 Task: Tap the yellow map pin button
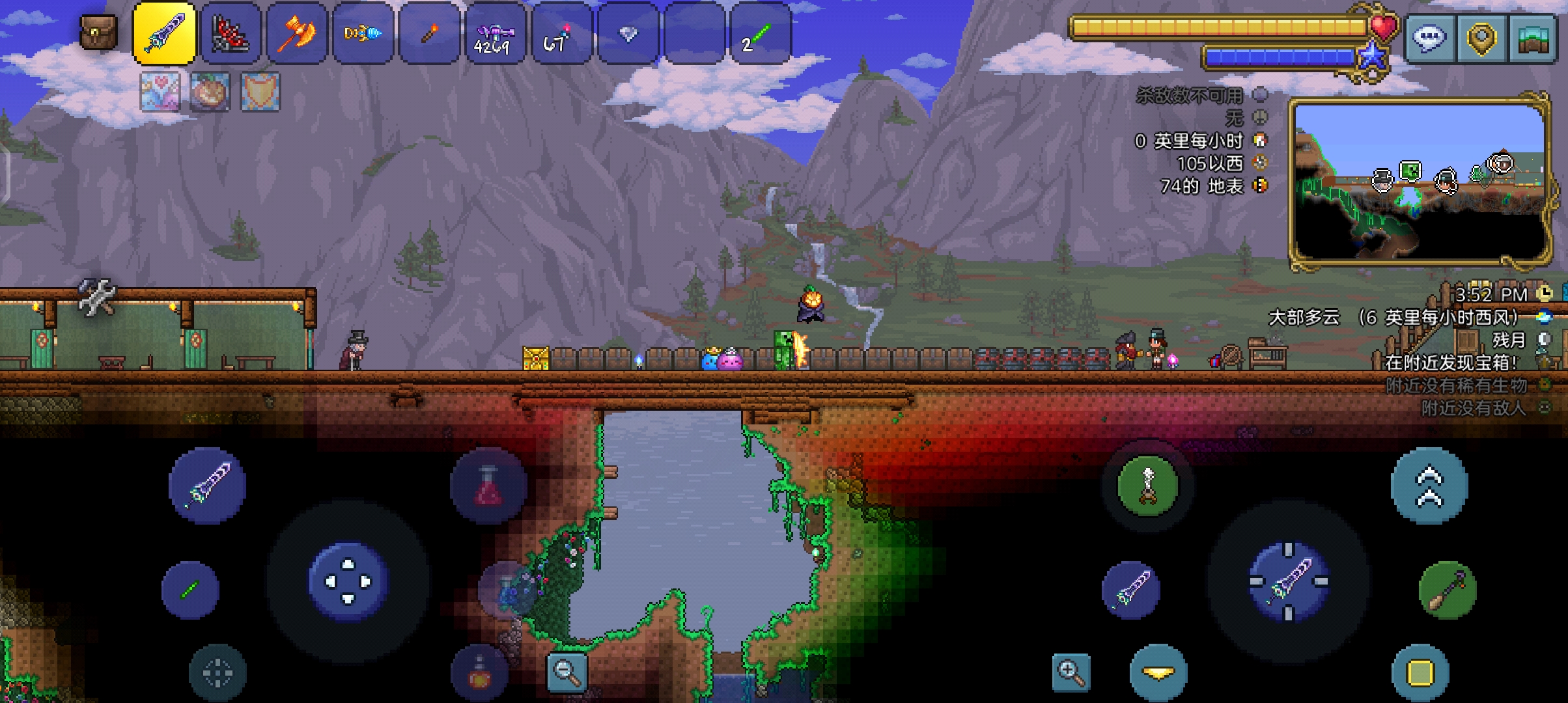click(1481, 38)
